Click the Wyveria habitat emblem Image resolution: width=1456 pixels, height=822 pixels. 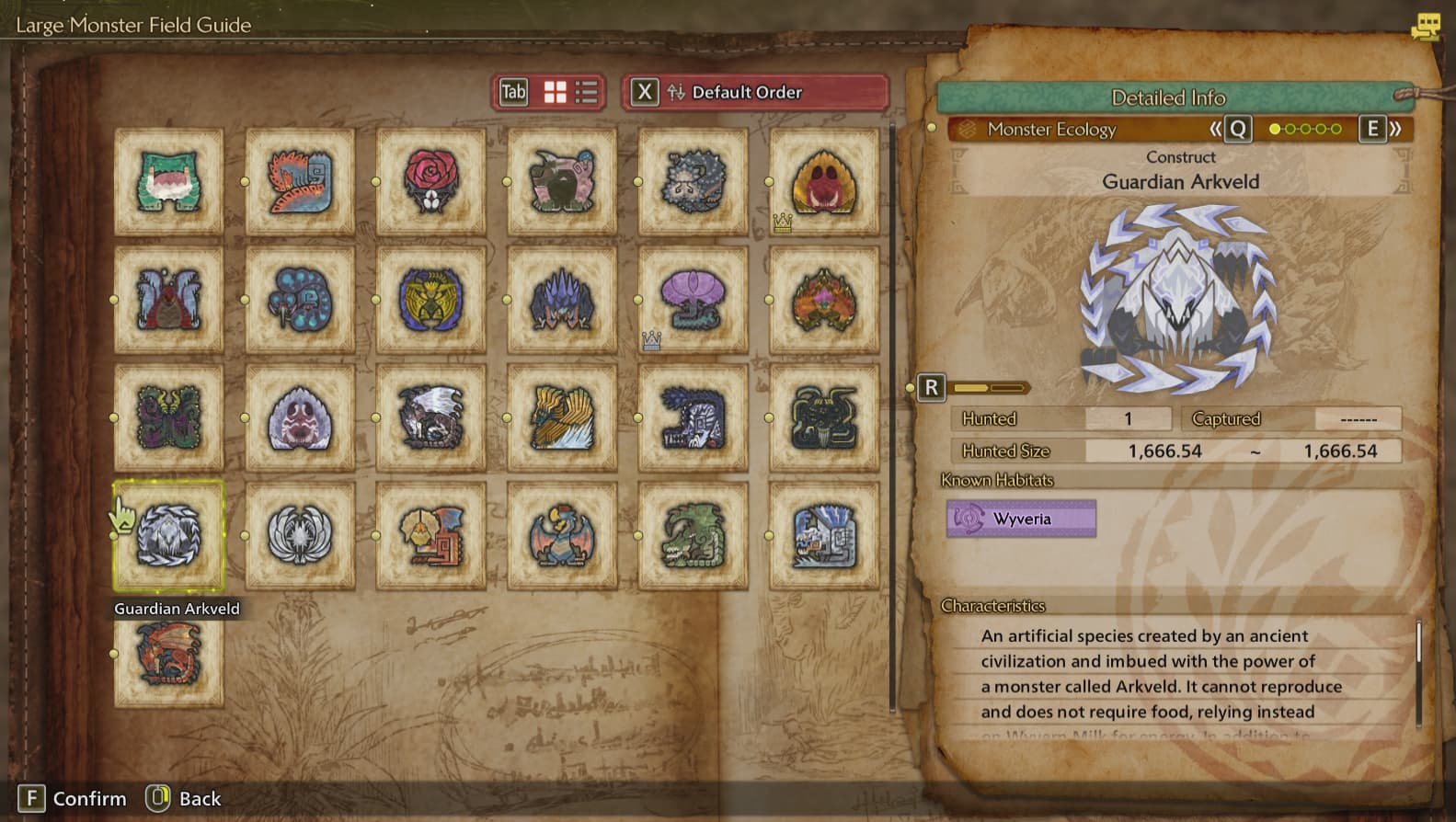coord(1021,518)
